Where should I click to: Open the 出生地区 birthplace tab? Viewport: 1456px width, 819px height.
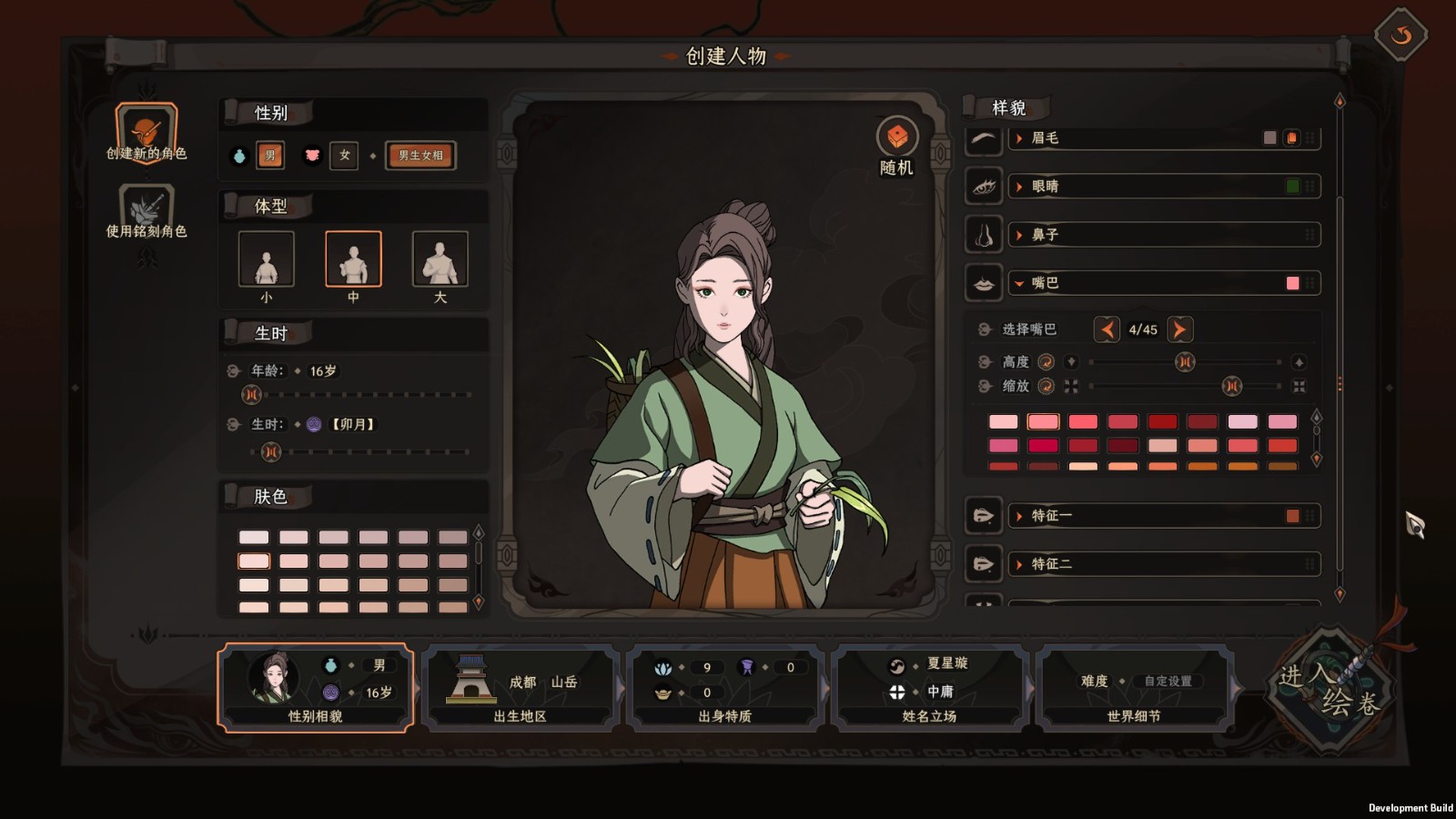pyautogui.click(x=520, y=688)
